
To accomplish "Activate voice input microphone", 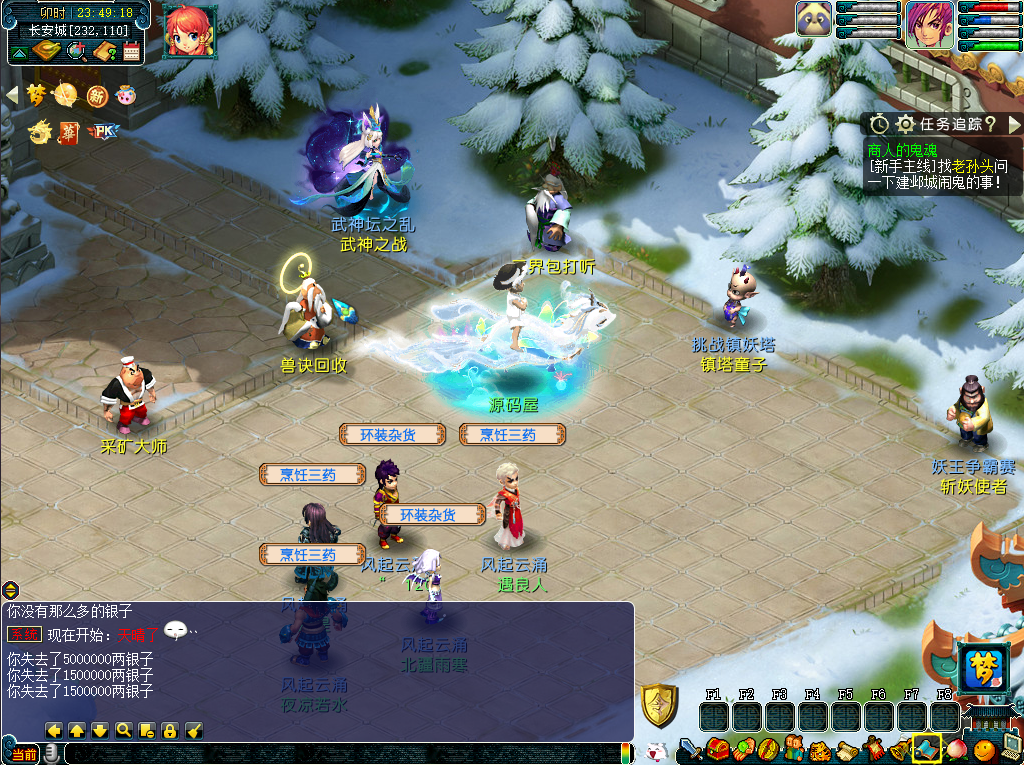I will [x=50, y=753].
